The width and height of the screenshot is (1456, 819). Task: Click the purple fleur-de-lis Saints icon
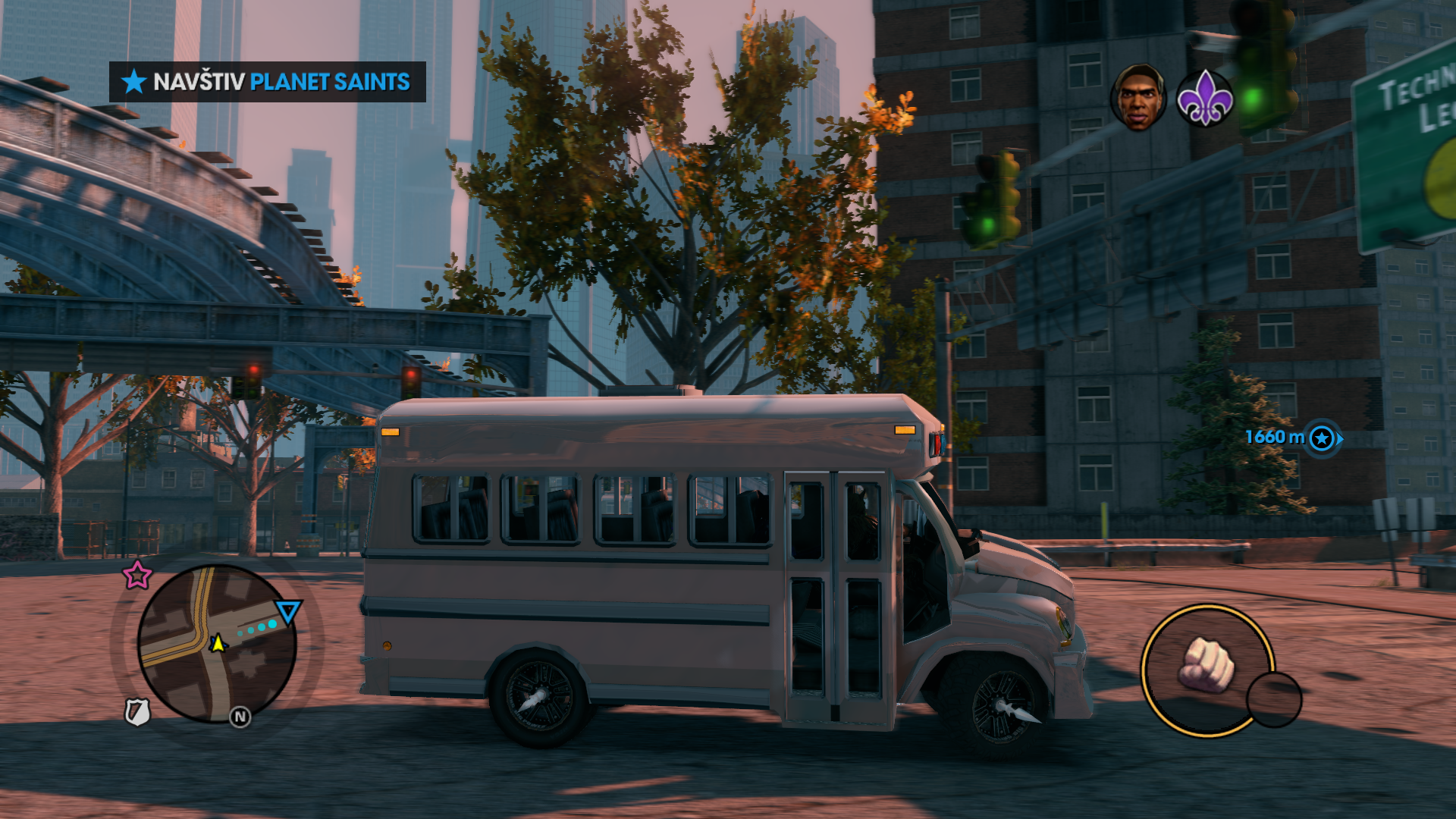pyautogui.click(x=1204, y=99)
